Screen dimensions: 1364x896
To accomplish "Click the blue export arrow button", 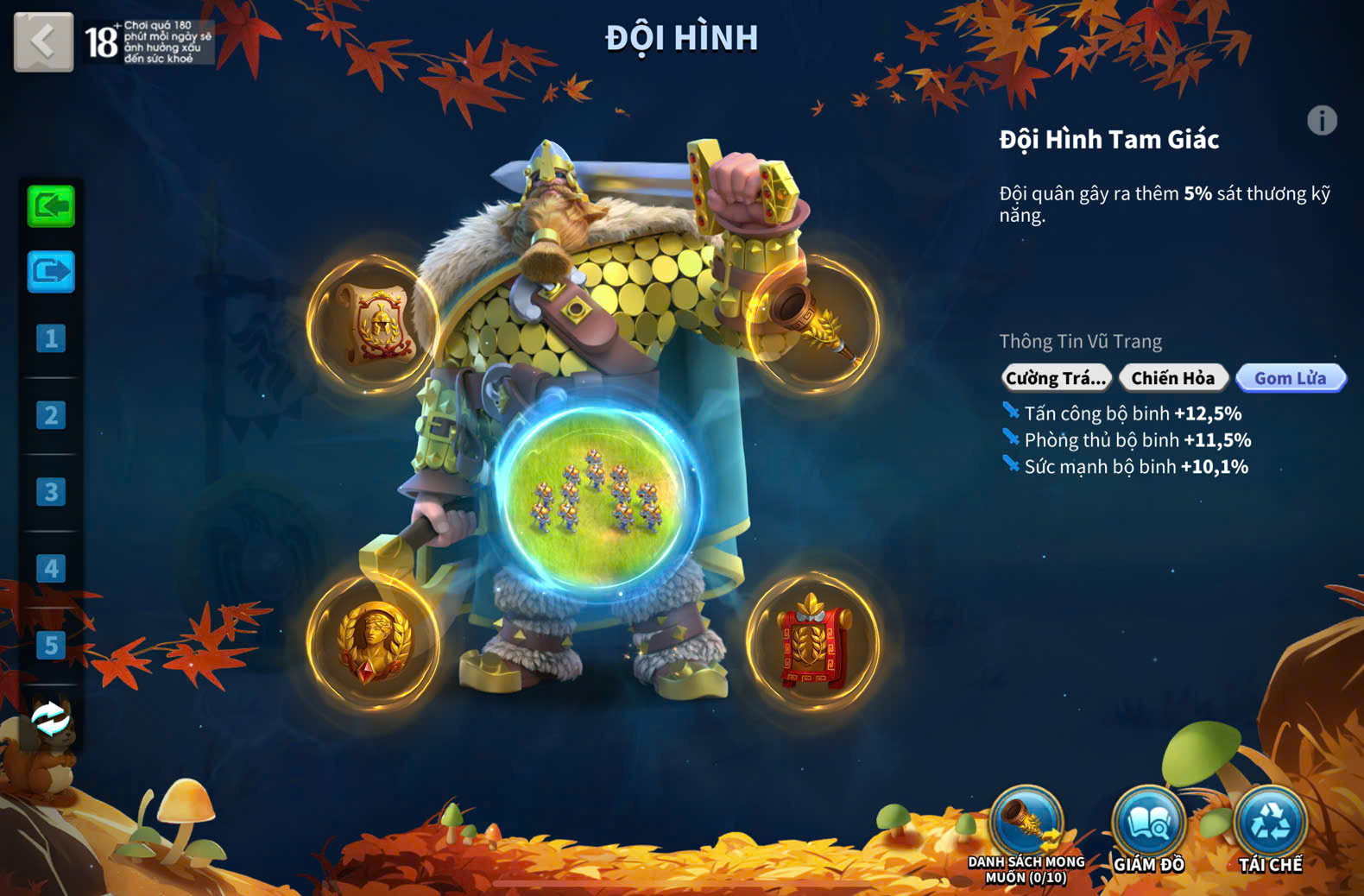I will (x=51, y=272).
